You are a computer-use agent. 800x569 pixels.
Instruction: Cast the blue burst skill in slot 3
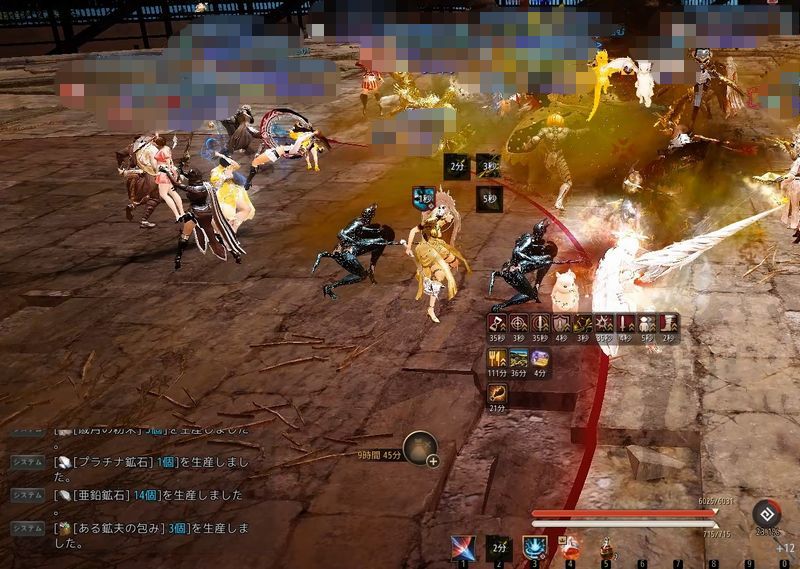pos(534,547)
